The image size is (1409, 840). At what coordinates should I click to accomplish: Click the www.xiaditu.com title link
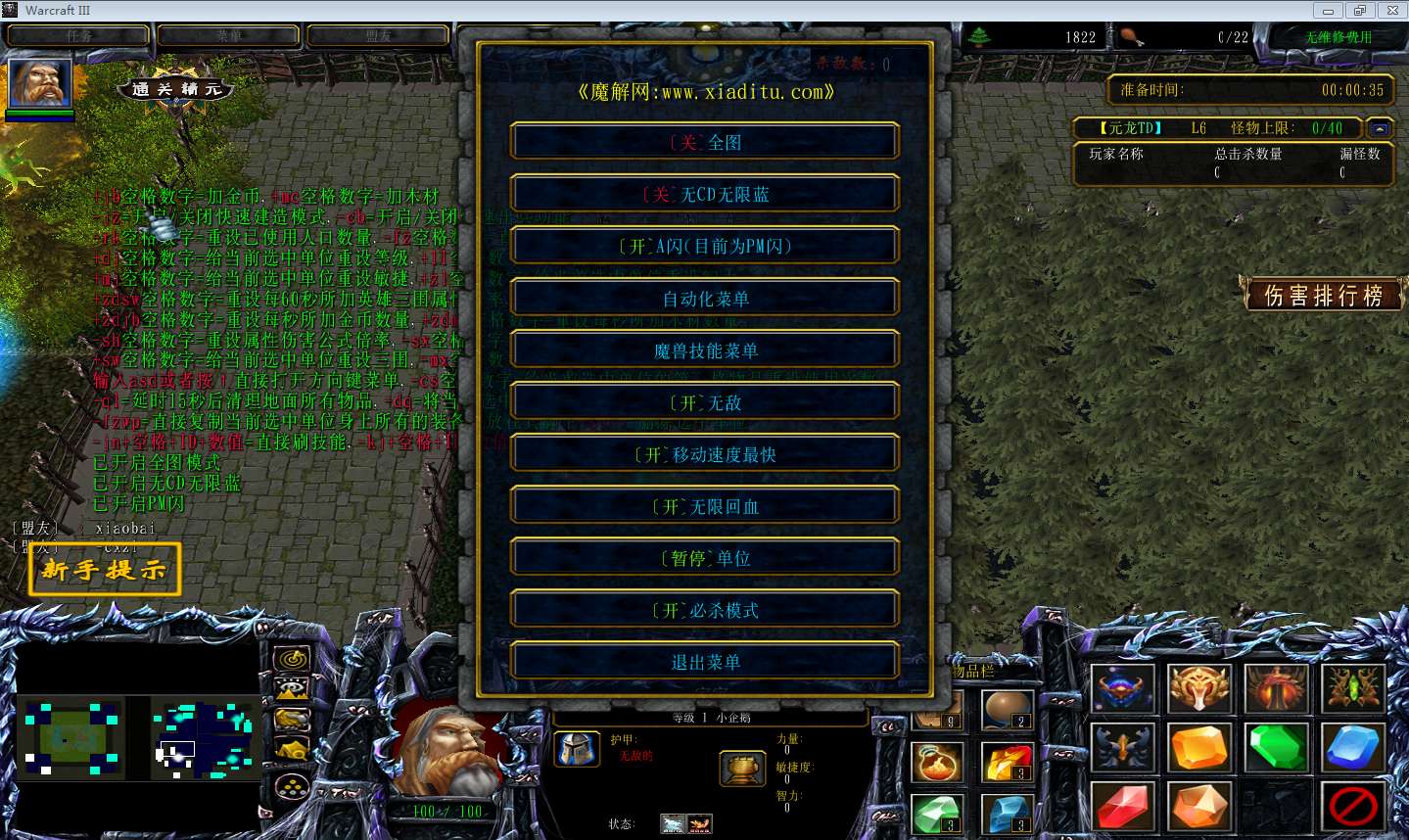point(703,91)
